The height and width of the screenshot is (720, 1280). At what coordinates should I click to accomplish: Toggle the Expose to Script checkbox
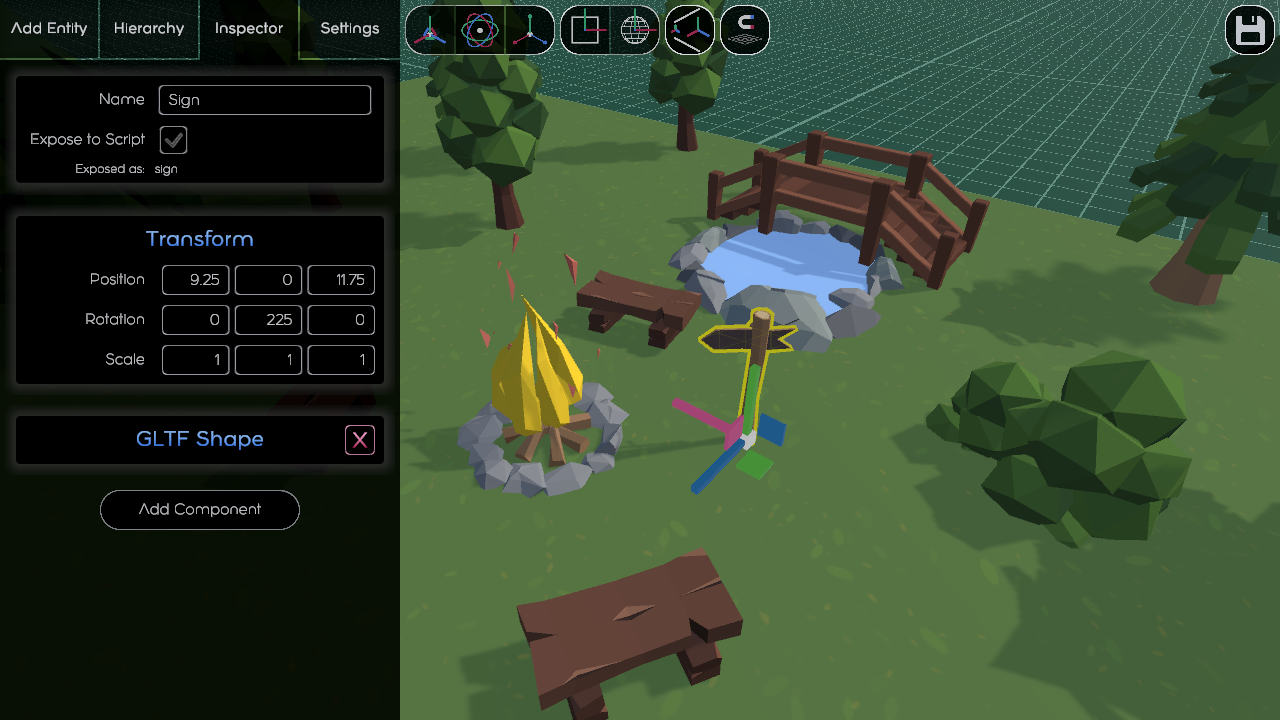tap(173, 140)
